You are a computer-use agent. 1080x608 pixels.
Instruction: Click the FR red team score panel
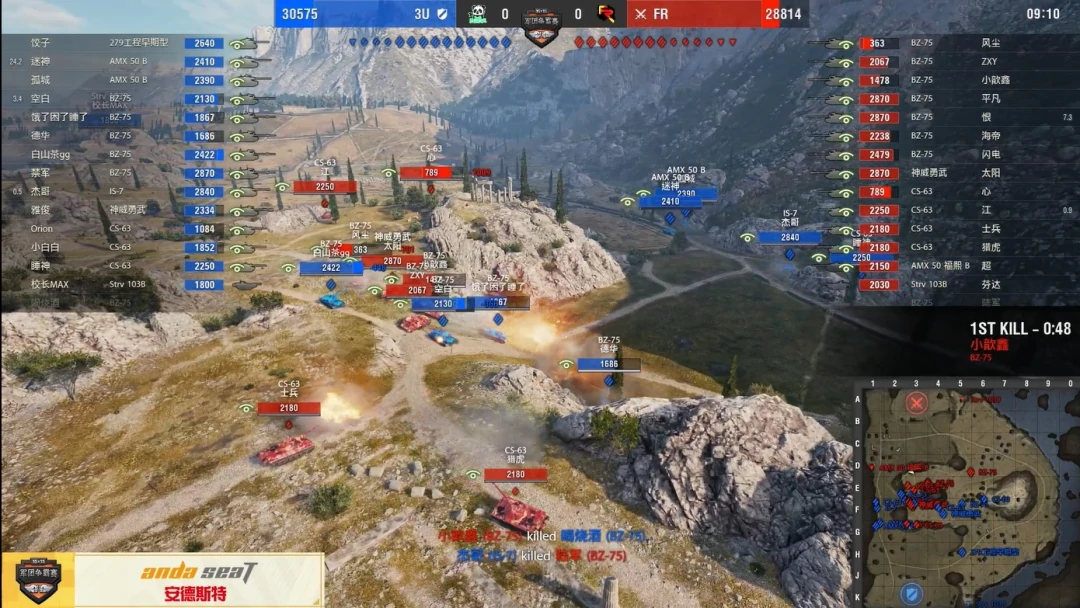point(715,14)
